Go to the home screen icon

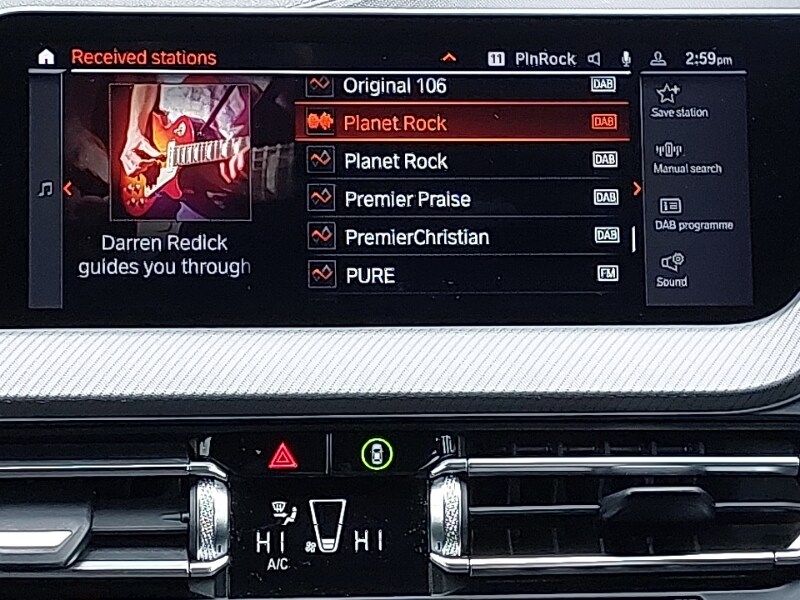pyautogui.click(x=46, y=58)
